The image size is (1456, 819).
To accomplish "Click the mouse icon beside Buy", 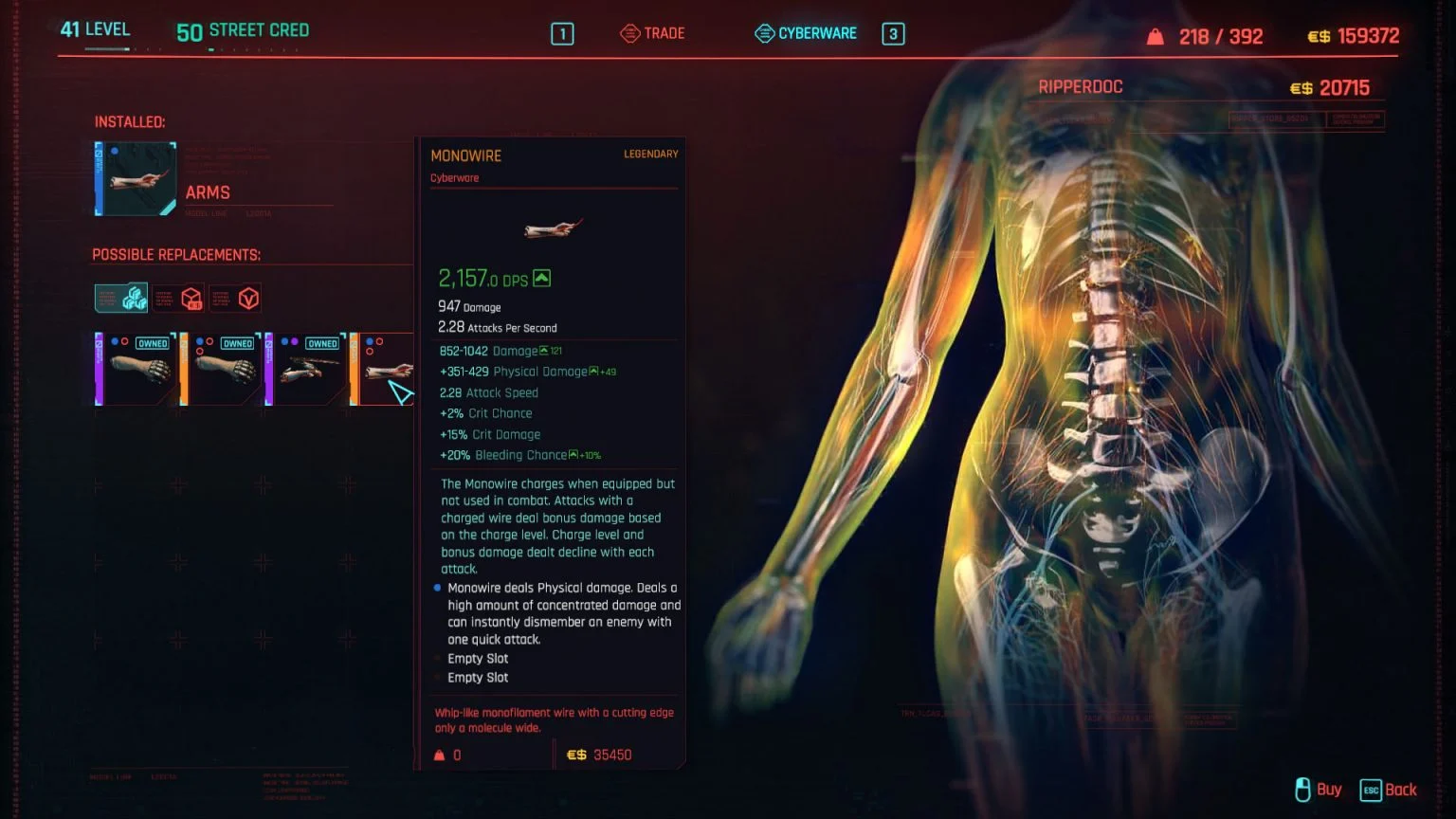I will pos(1301,790).
